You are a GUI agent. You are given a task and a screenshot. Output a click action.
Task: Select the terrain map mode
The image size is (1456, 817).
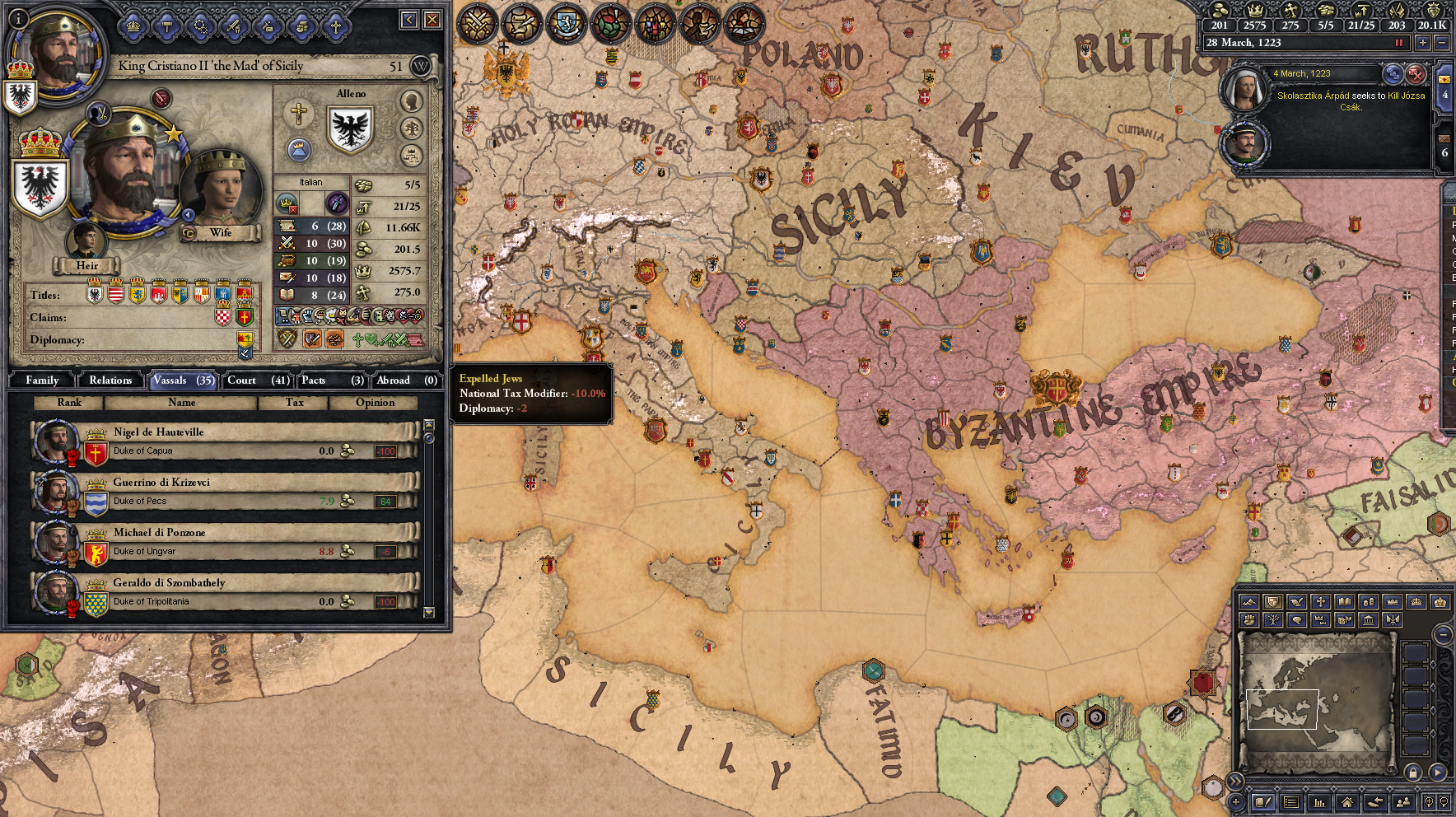click(1248, 602)
